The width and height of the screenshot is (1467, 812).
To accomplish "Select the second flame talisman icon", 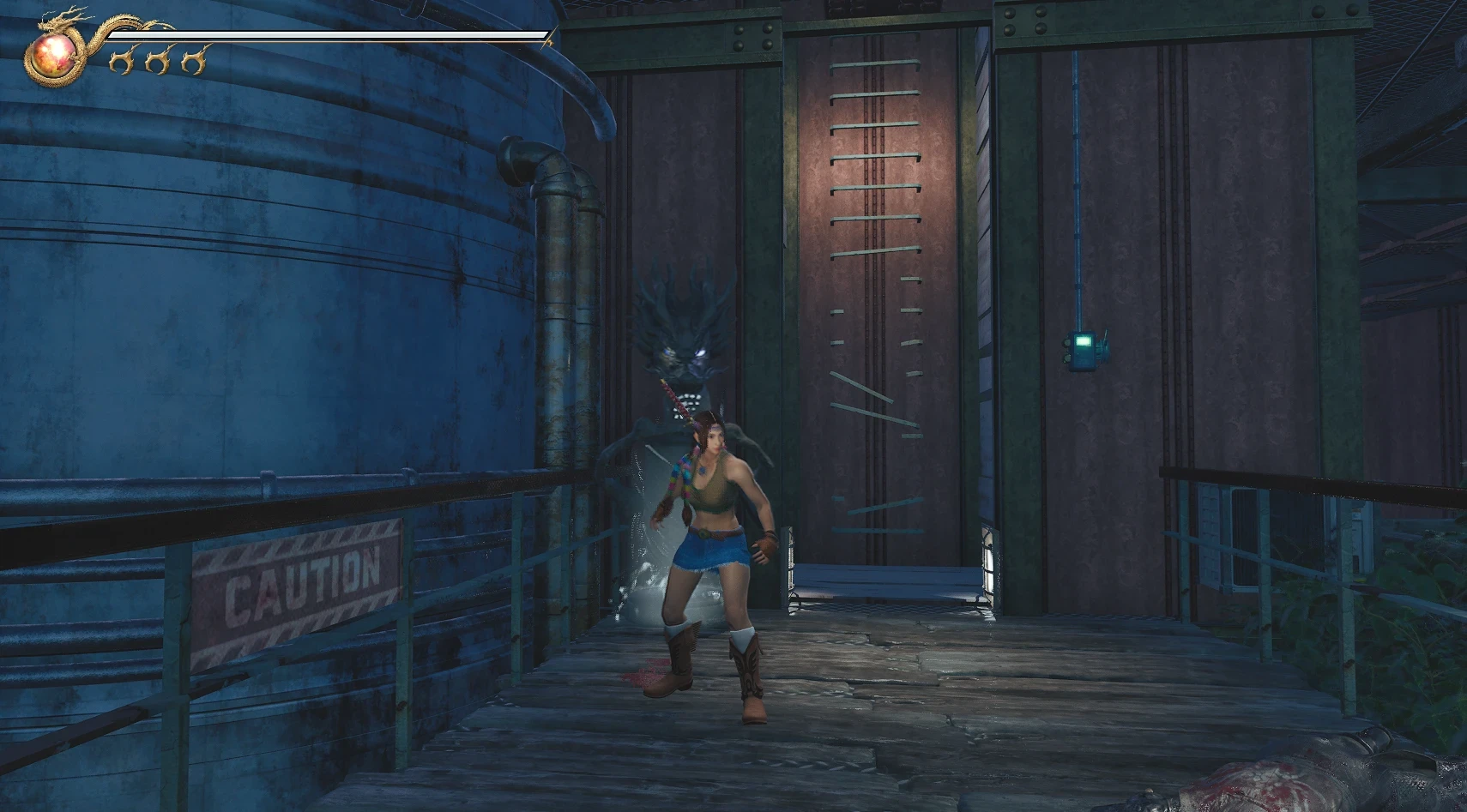I will pyautogui.click(x=160, y=61).
